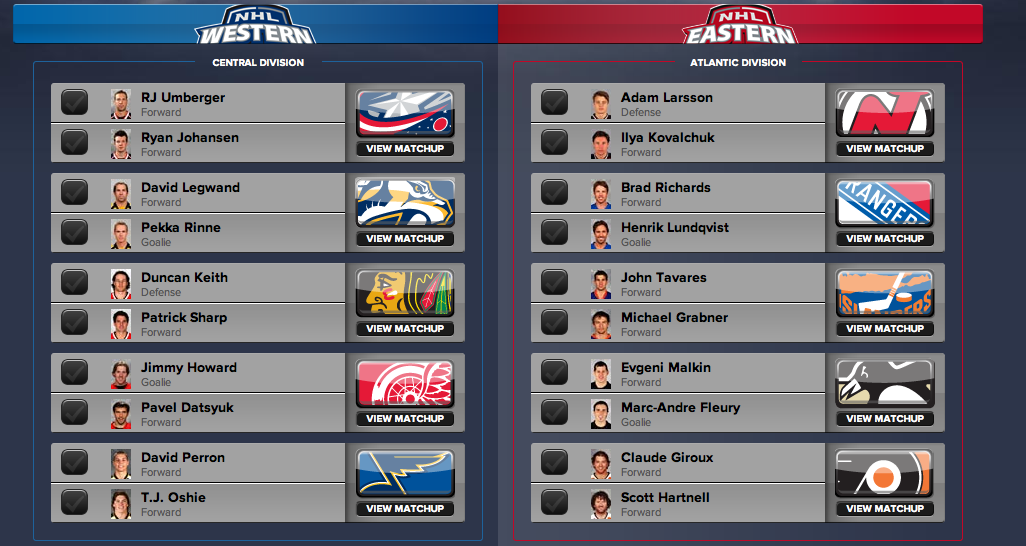1026x546 pixels.
Task: Tick the checkbox for RJ Umberger
Action: click(x=74, y=103)
